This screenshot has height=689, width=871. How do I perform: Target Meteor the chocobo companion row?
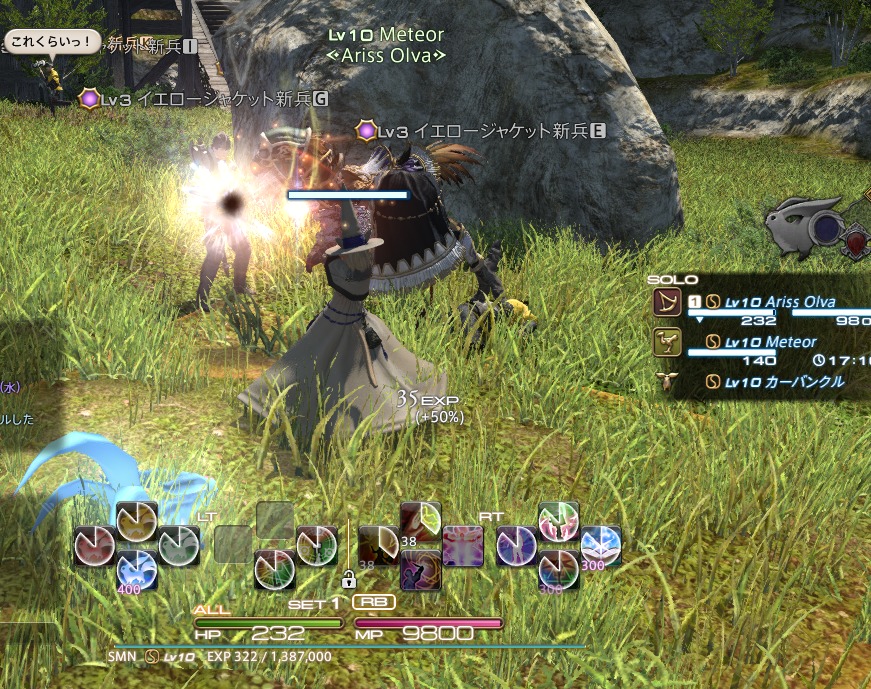tap(768, 342)
